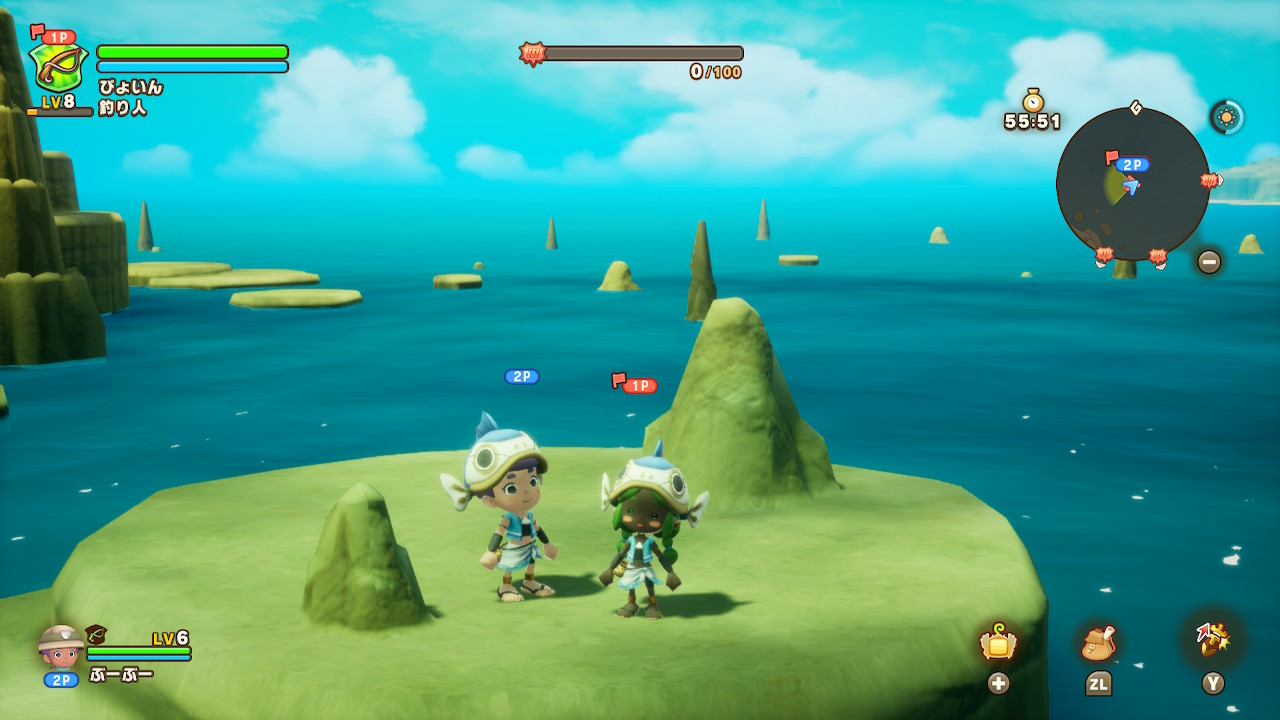Viewport: 1280px width, 720px height.
Task: Select the 2P character portrait
Action: point(61,647)
